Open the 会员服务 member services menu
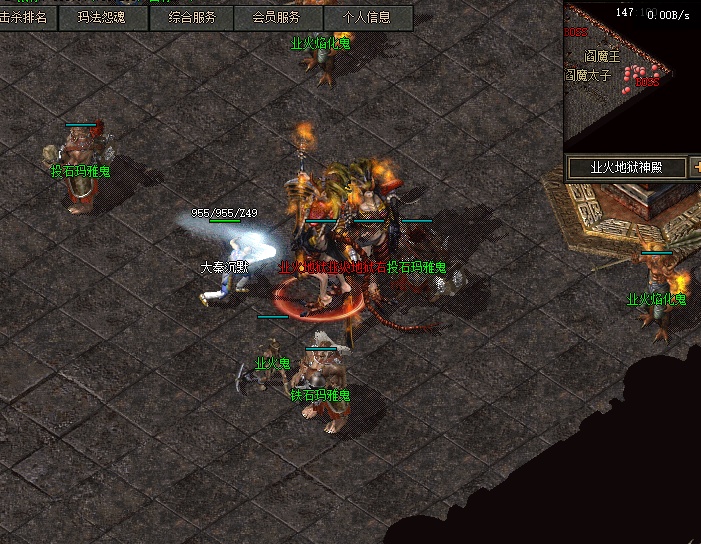This screenshot has width=701, height=544. click(x=275, y=18)
